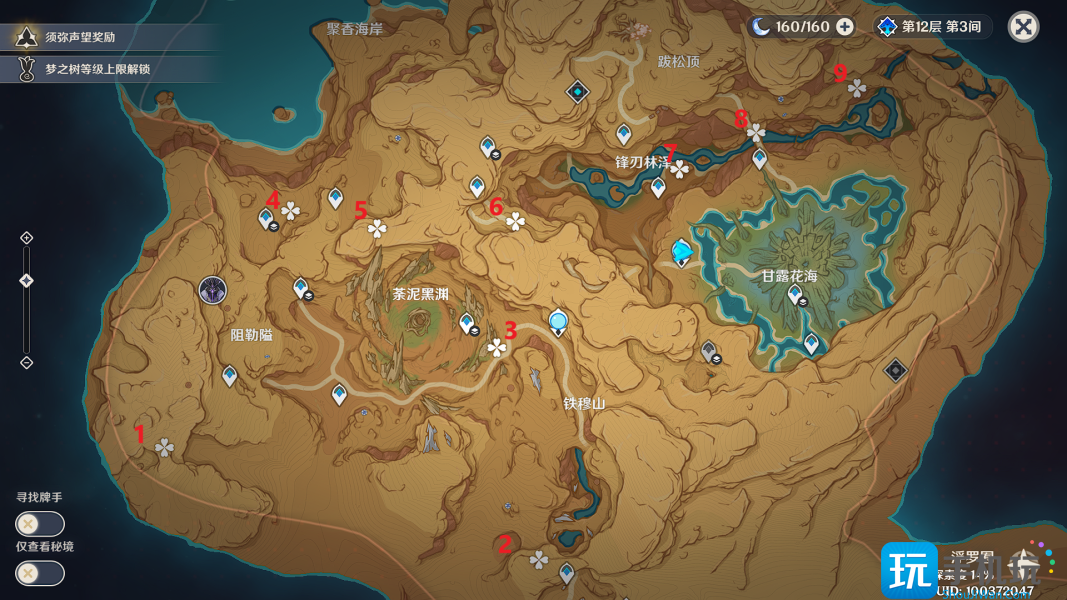Click the glowing blue pin west of 甘露花海

tap(682, 251)
